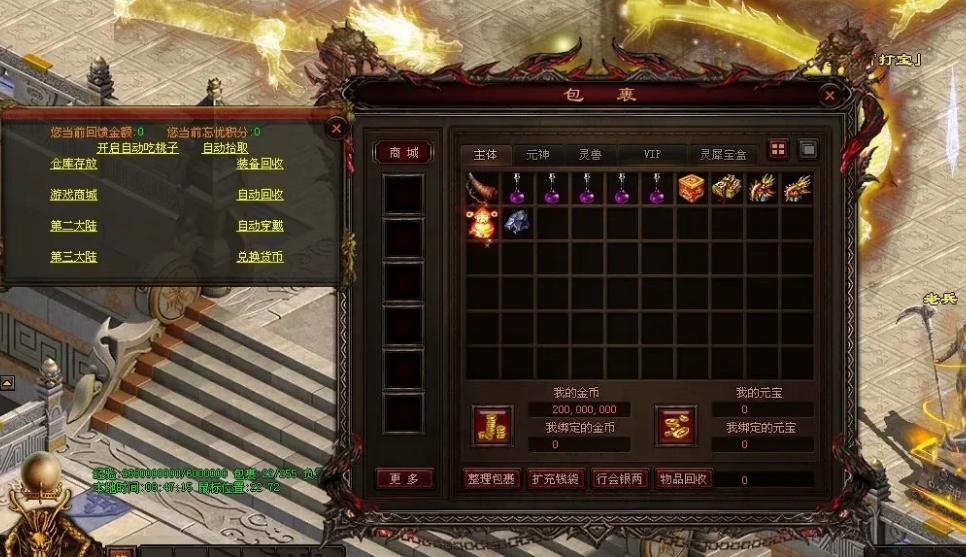Screen dimensions: 966x557
Task: Toggle the 自动拾取 auto-pickup link
Action: [x=225, y=148]
